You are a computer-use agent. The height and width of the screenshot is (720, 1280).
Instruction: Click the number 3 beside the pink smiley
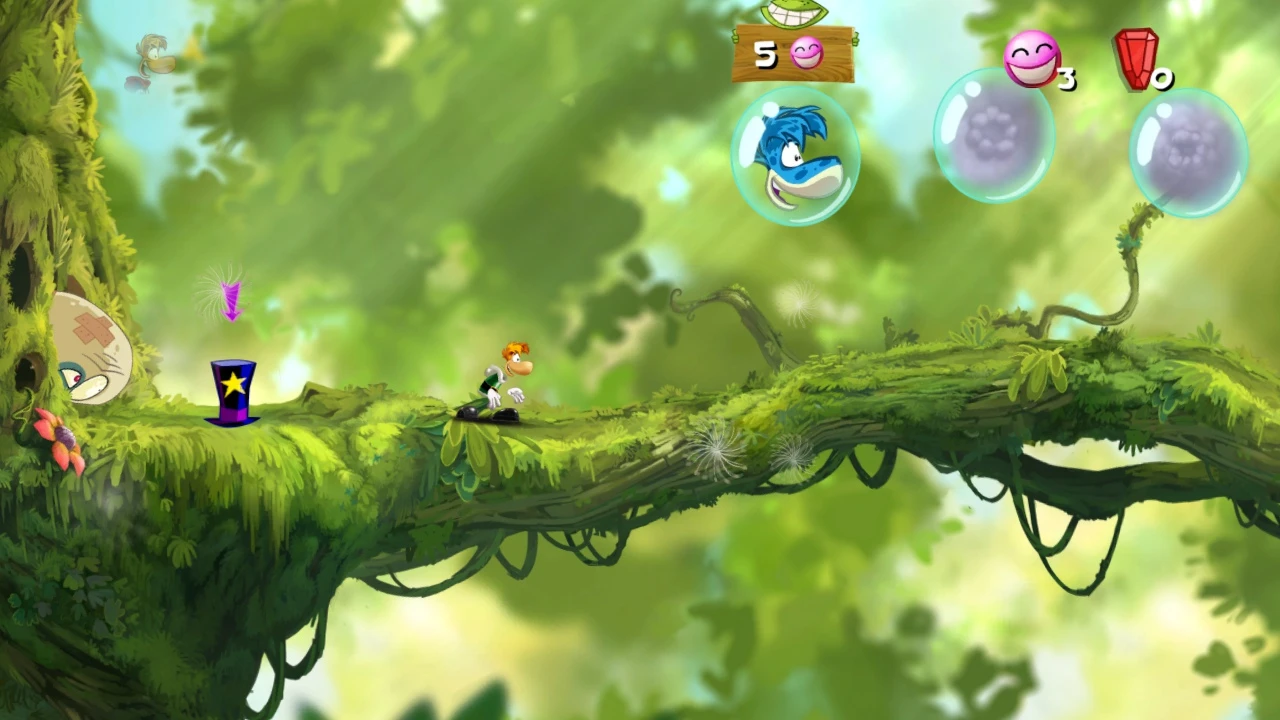(x=1065, y=80)
